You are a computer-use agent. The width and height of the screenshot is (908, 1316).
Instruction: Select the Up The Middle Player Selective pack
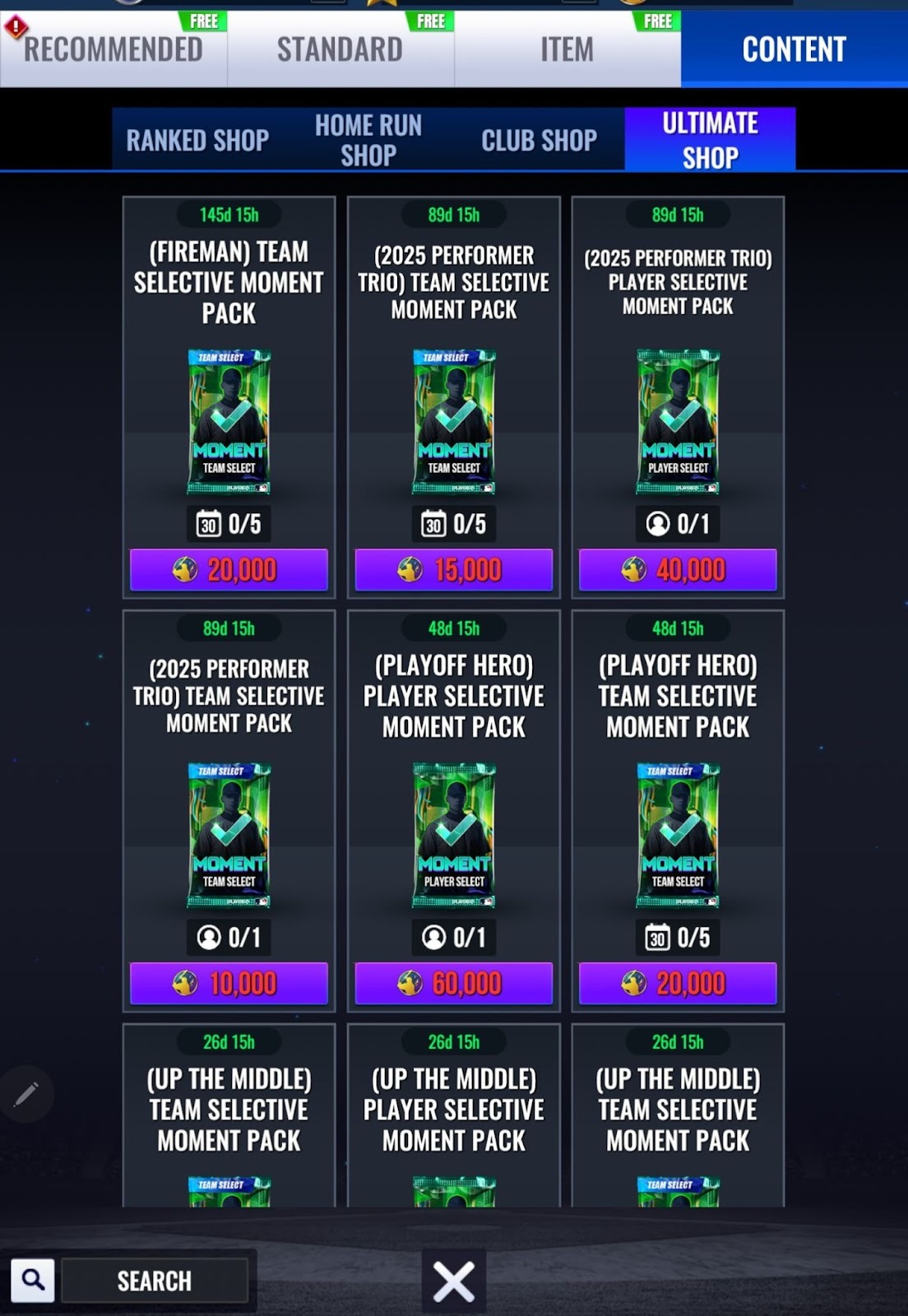(453, 1110)
